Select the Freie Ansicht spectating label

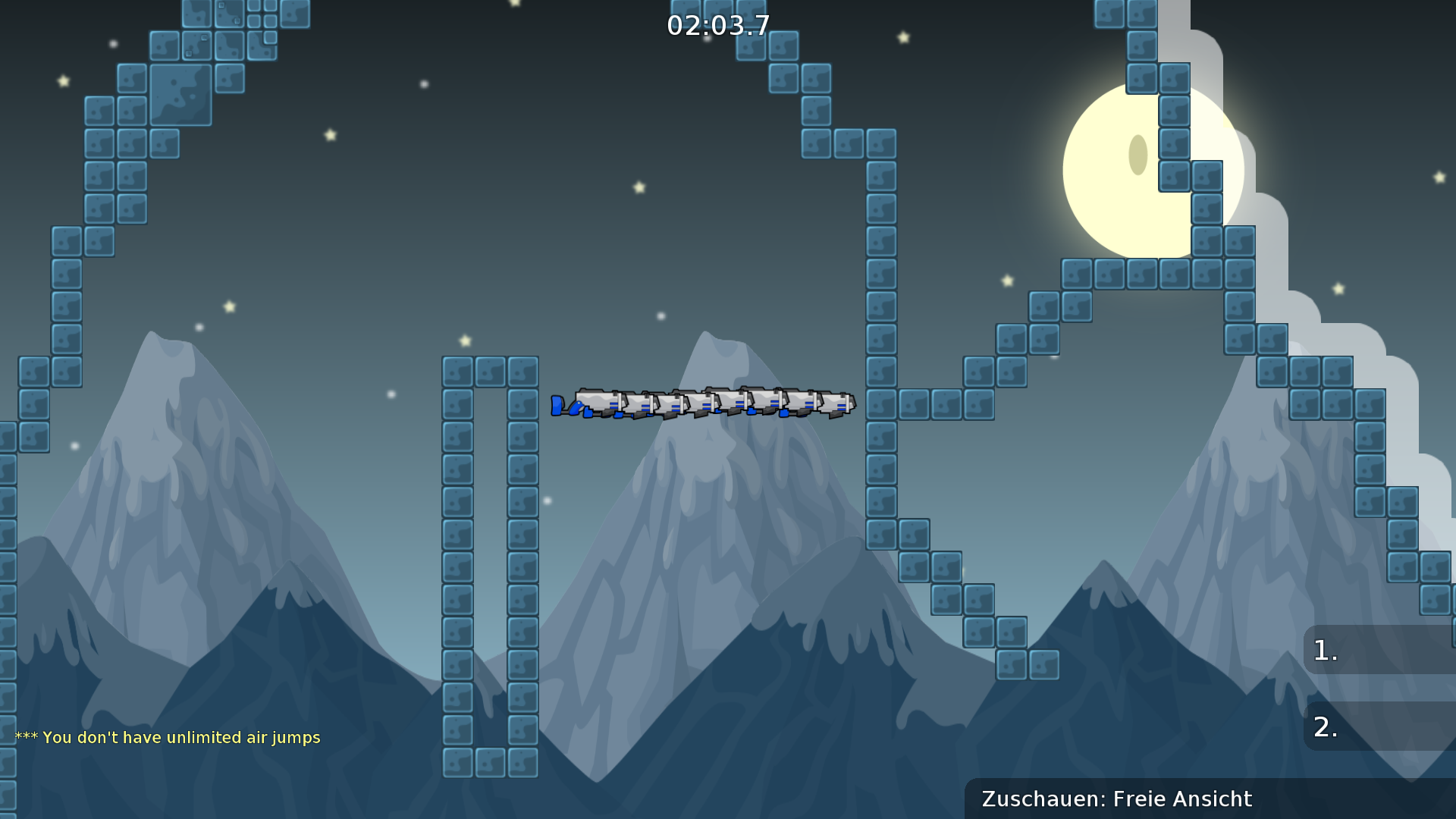coord(1181,799)
